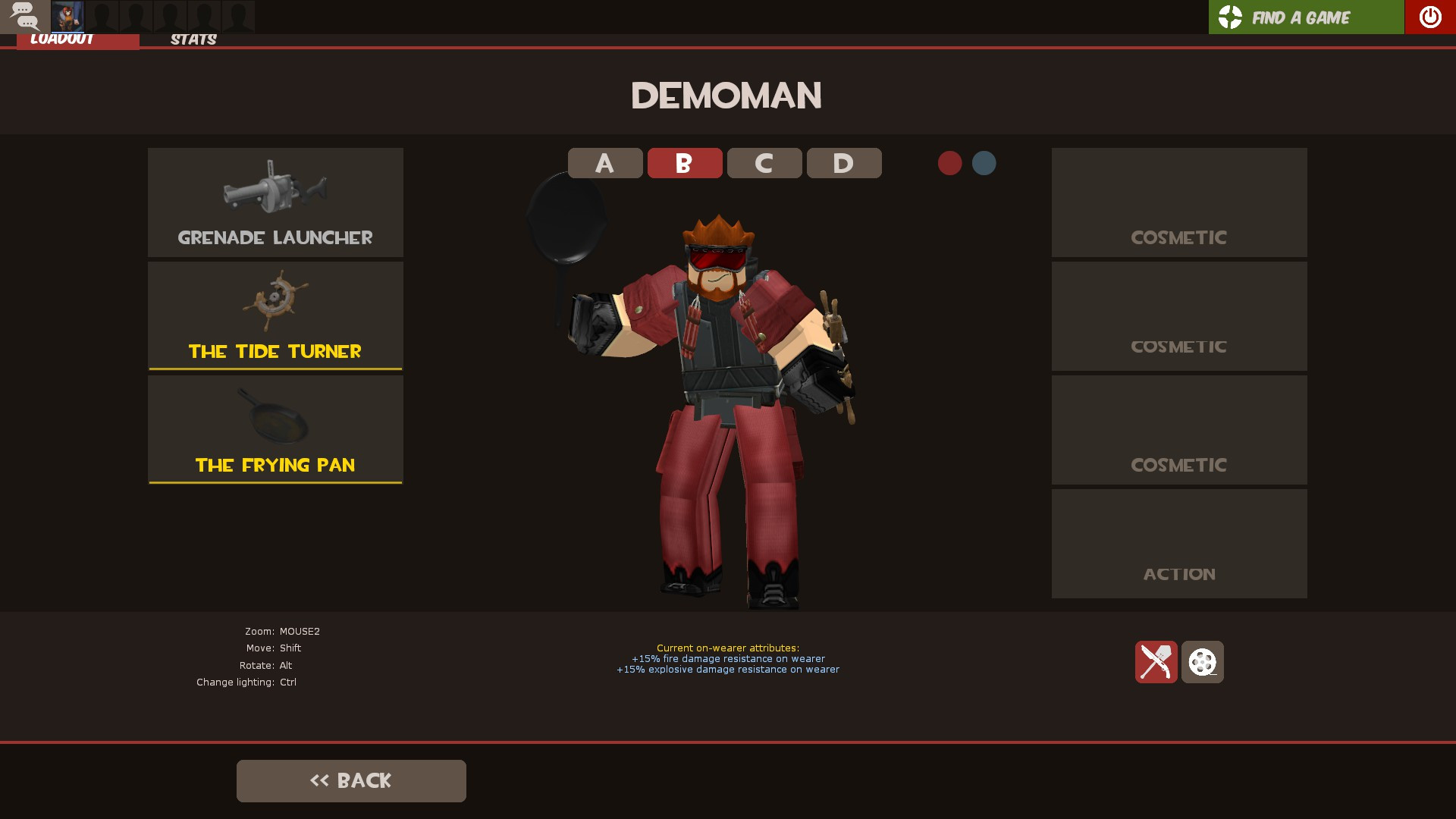
Task: Quit using the red power icon
Action: pyautogui.click(x=1429, y=17)
